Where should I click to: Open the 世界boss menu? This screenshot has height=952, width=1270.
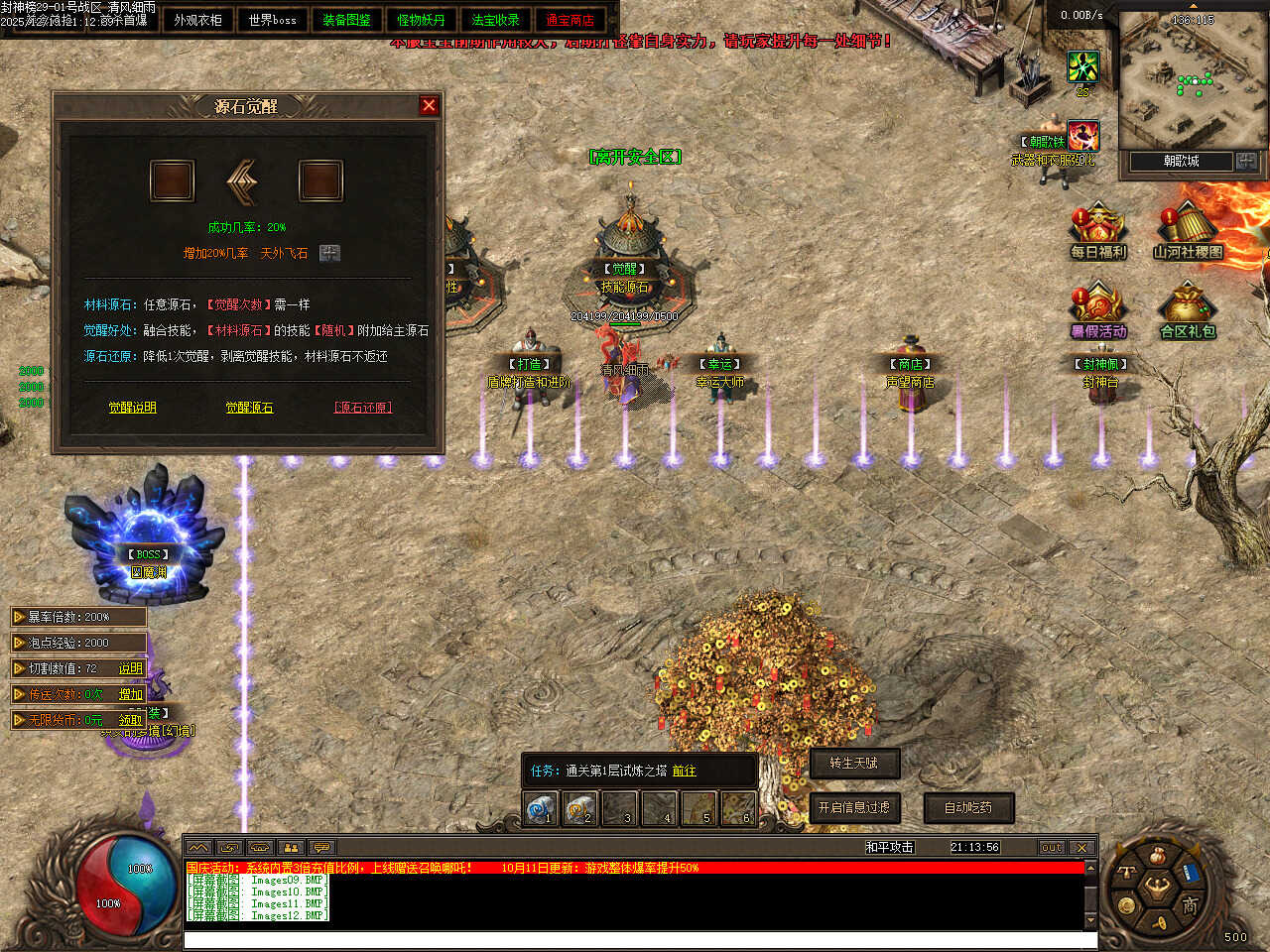(272, 20)
